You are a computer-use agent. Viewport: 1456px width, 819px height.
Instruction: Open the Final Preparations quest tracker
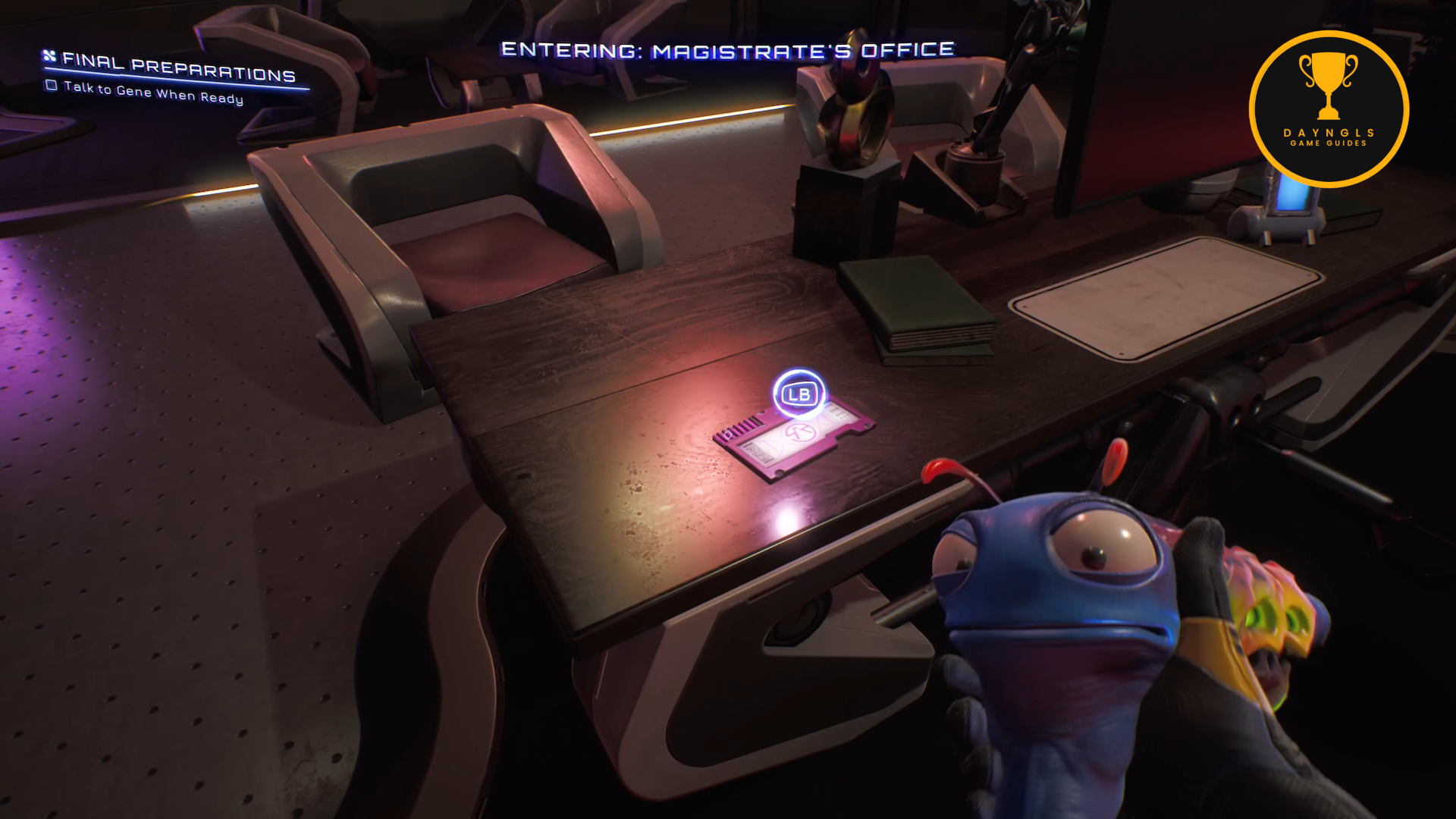tap(178, 68)
